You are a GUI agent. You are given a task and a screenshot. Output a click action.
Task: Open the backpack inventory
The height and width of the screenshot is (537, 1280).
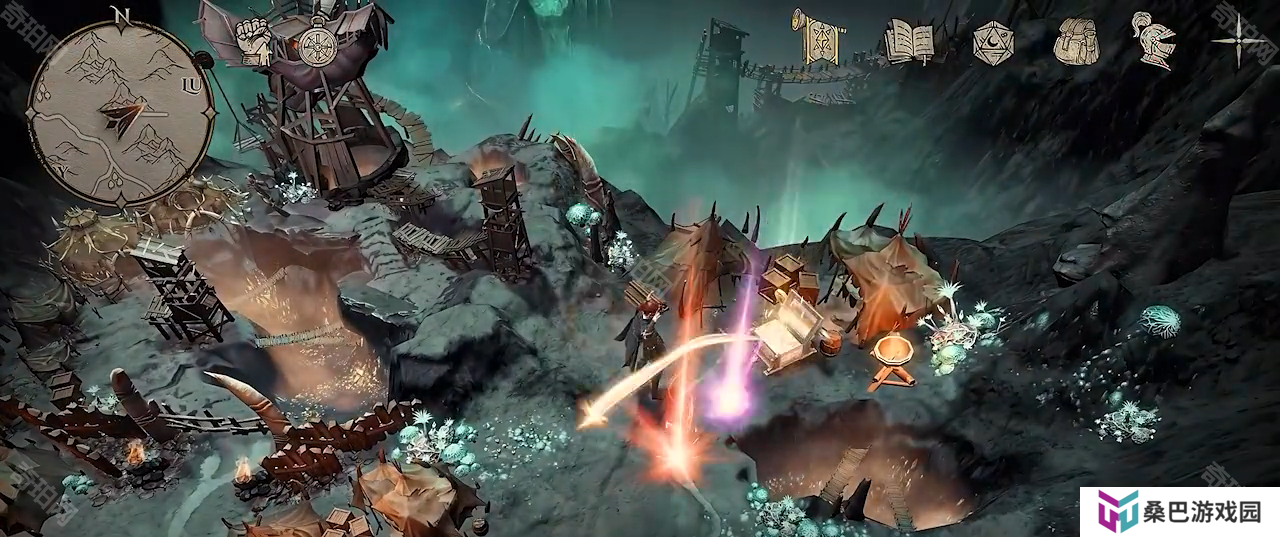tap(1076, 41)
